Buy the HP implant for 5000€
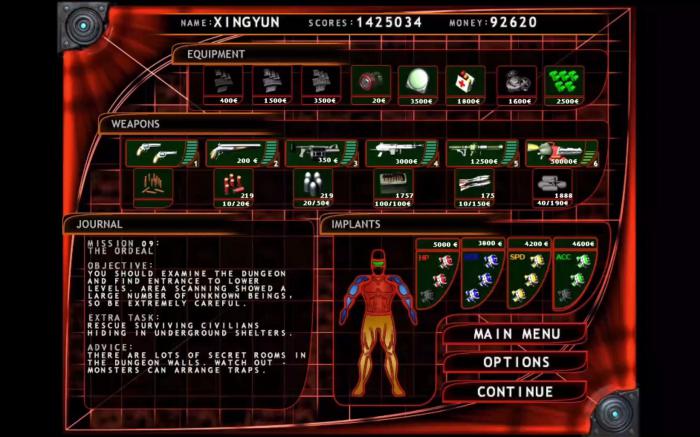The width and height of the screenshot is (700, 437). point(437,273)
